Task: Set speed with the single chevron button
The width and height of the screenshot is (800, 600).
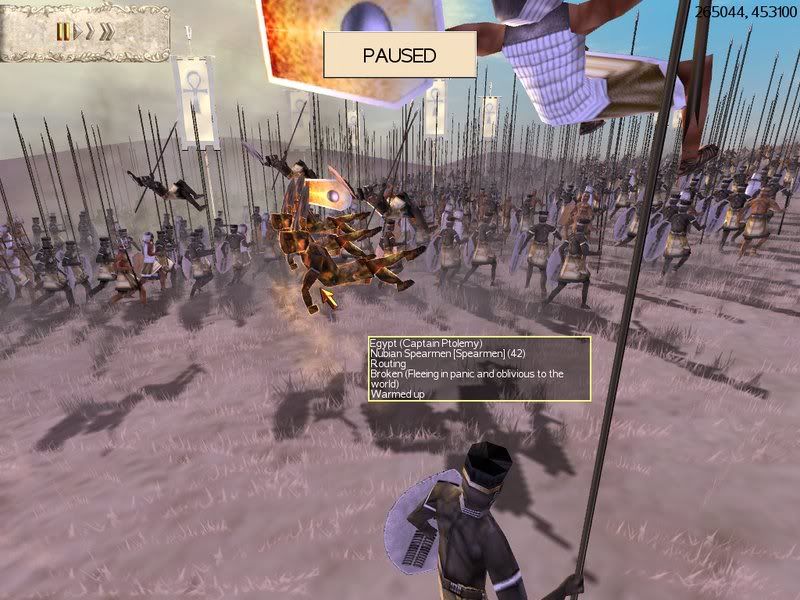Action: [x=90, y=32]
